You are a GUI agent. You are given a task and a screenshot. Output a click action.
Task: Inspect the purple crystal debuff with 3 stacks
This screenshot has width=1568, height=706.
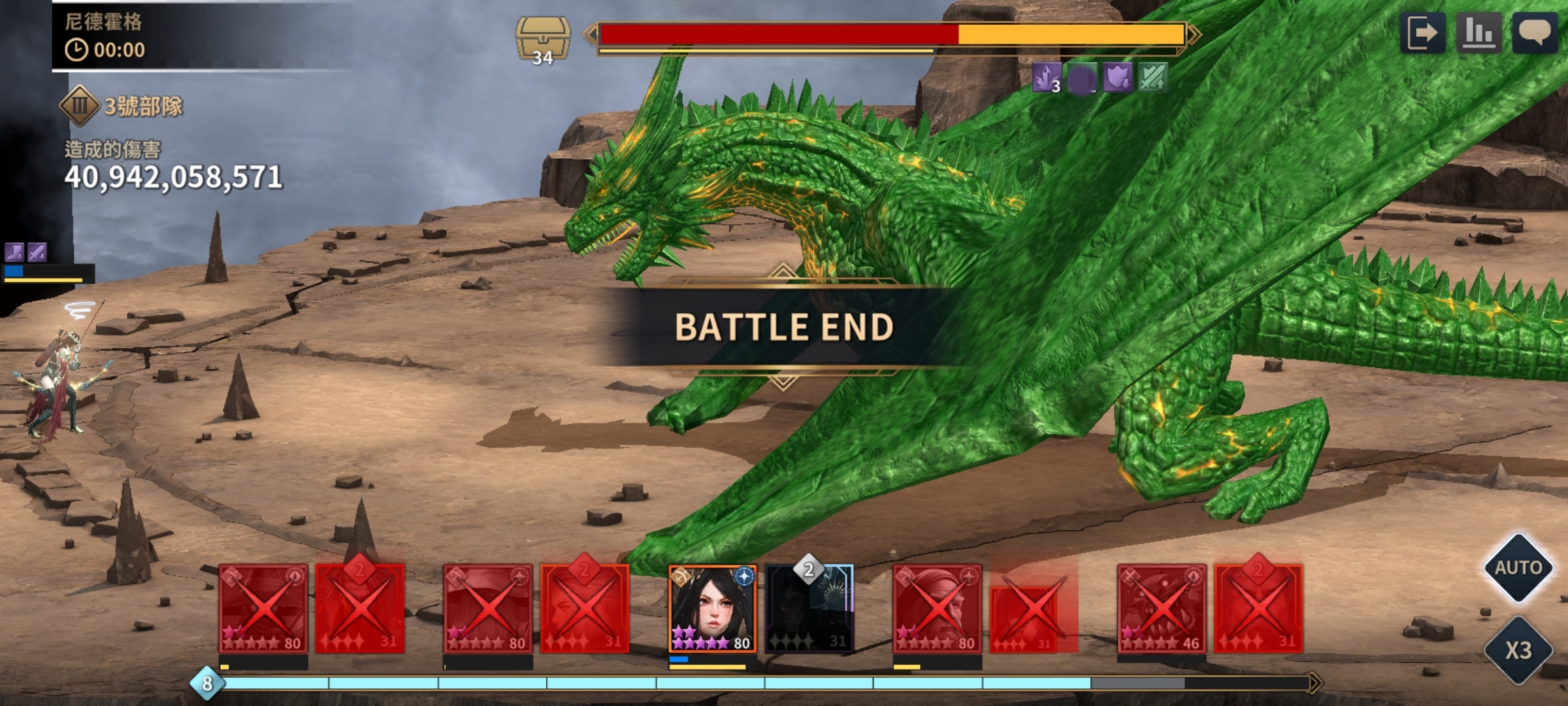[x=1047, y=79]
